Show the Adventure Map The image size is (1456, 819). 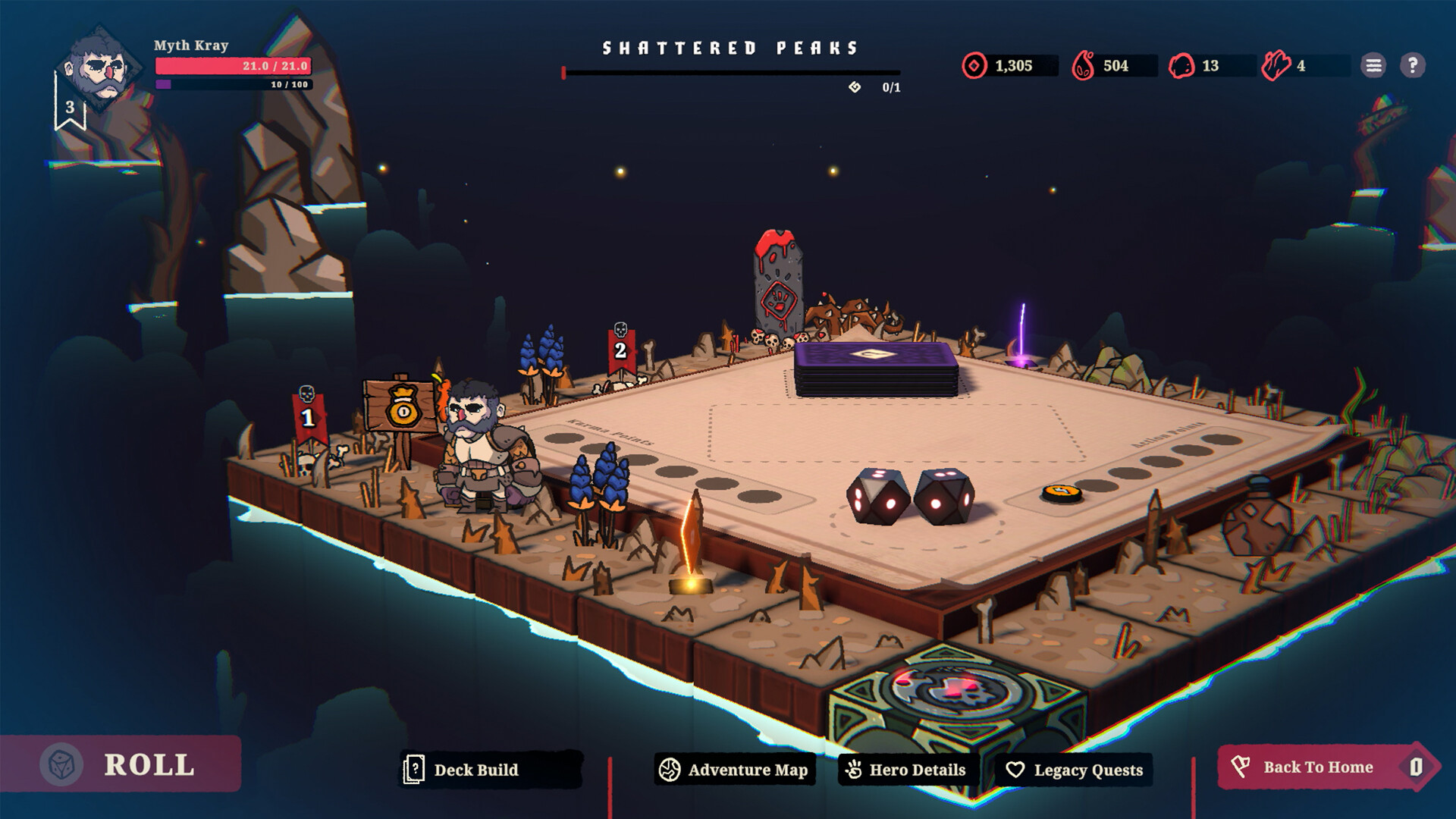pyautogui.click(x=734, y=770)
